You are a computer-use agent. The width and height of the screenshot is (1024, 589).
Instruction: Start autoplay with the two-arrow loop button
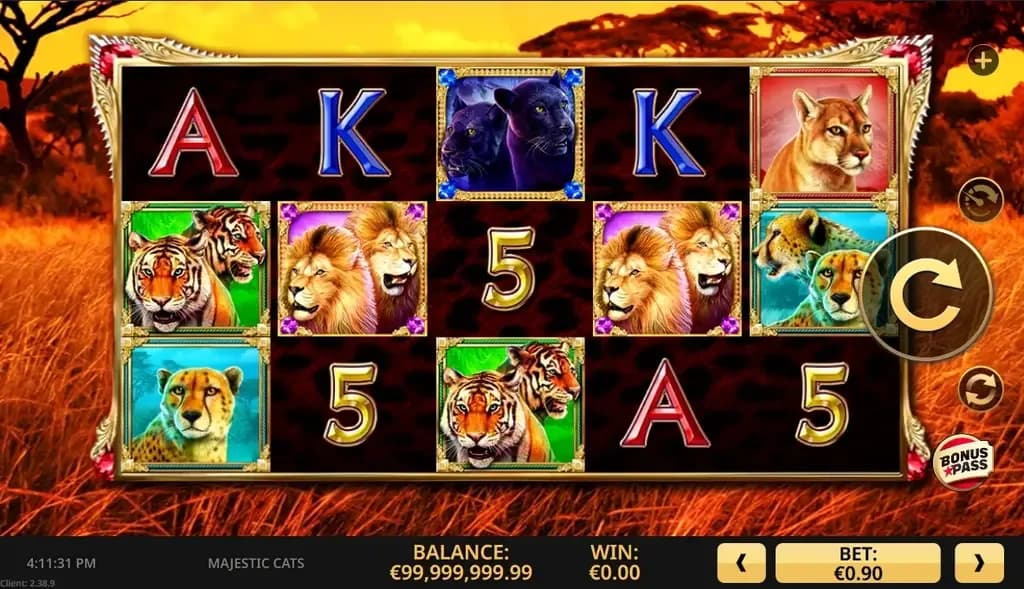[x=980, y=389]
